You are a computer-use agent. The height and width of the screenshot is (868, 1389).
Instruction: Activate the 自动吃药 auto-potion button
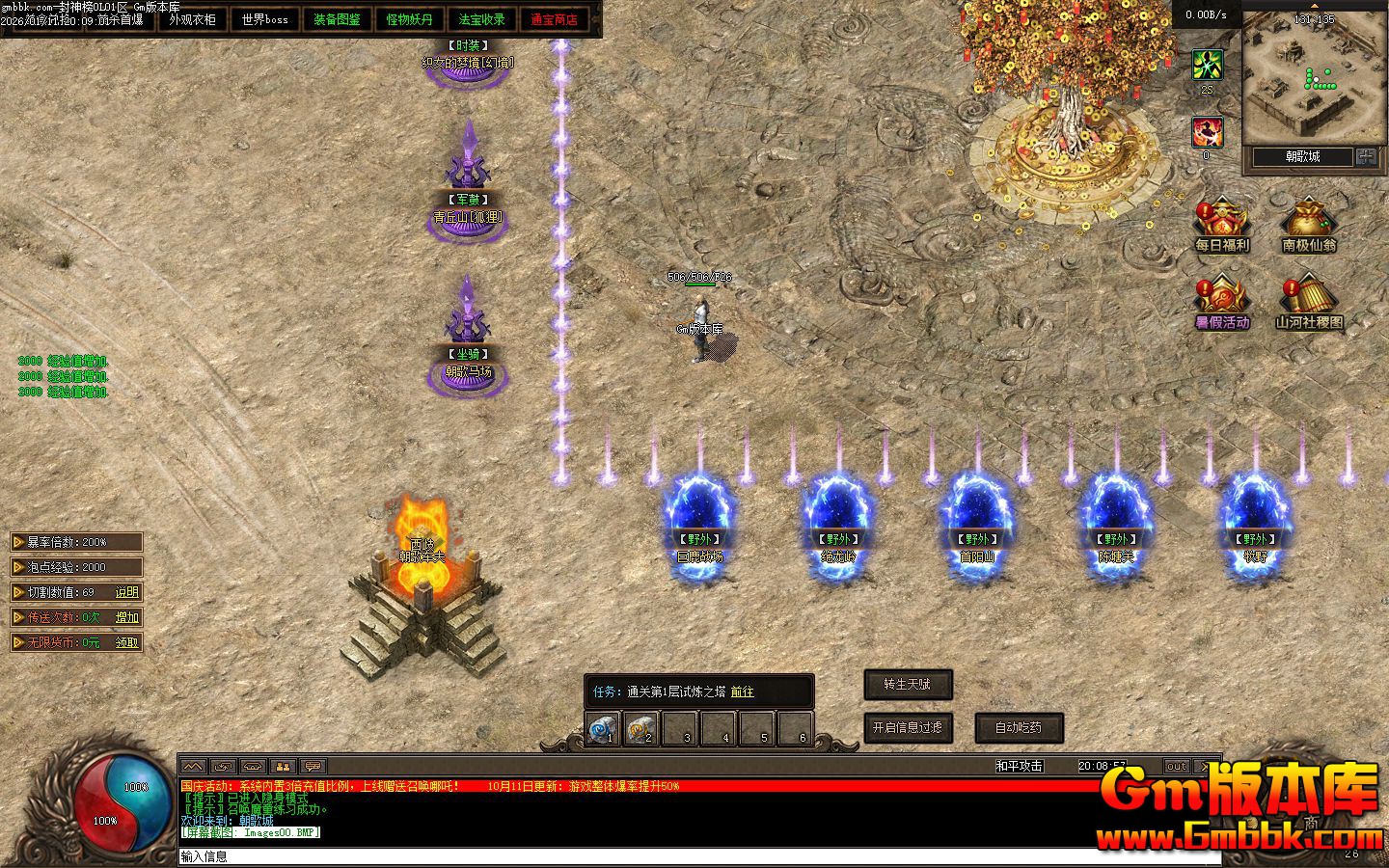pyautogui.click(x=1018, y=728)
